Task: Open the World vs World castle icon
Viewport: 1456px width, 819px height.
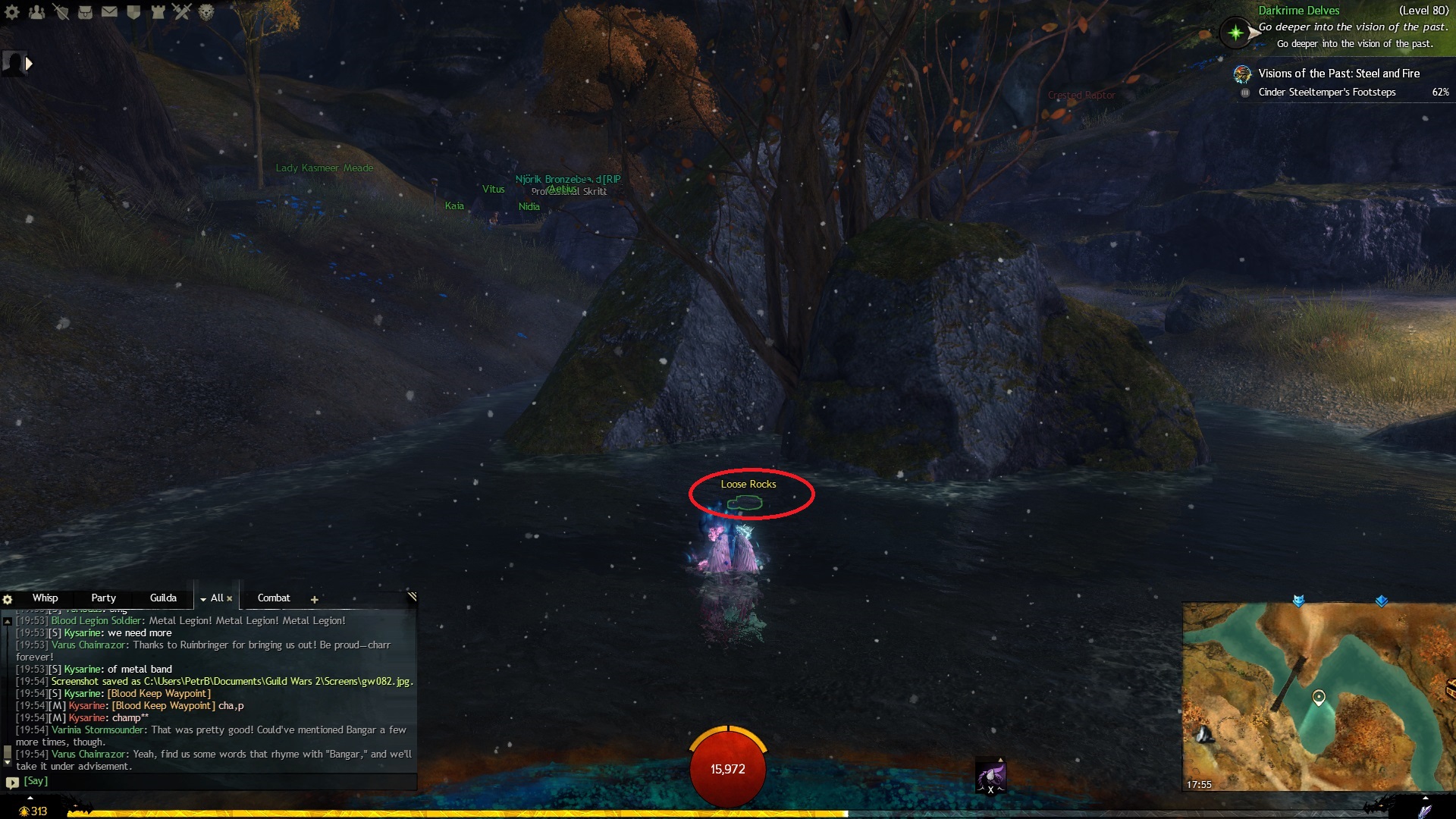Action: coord(158,12)
